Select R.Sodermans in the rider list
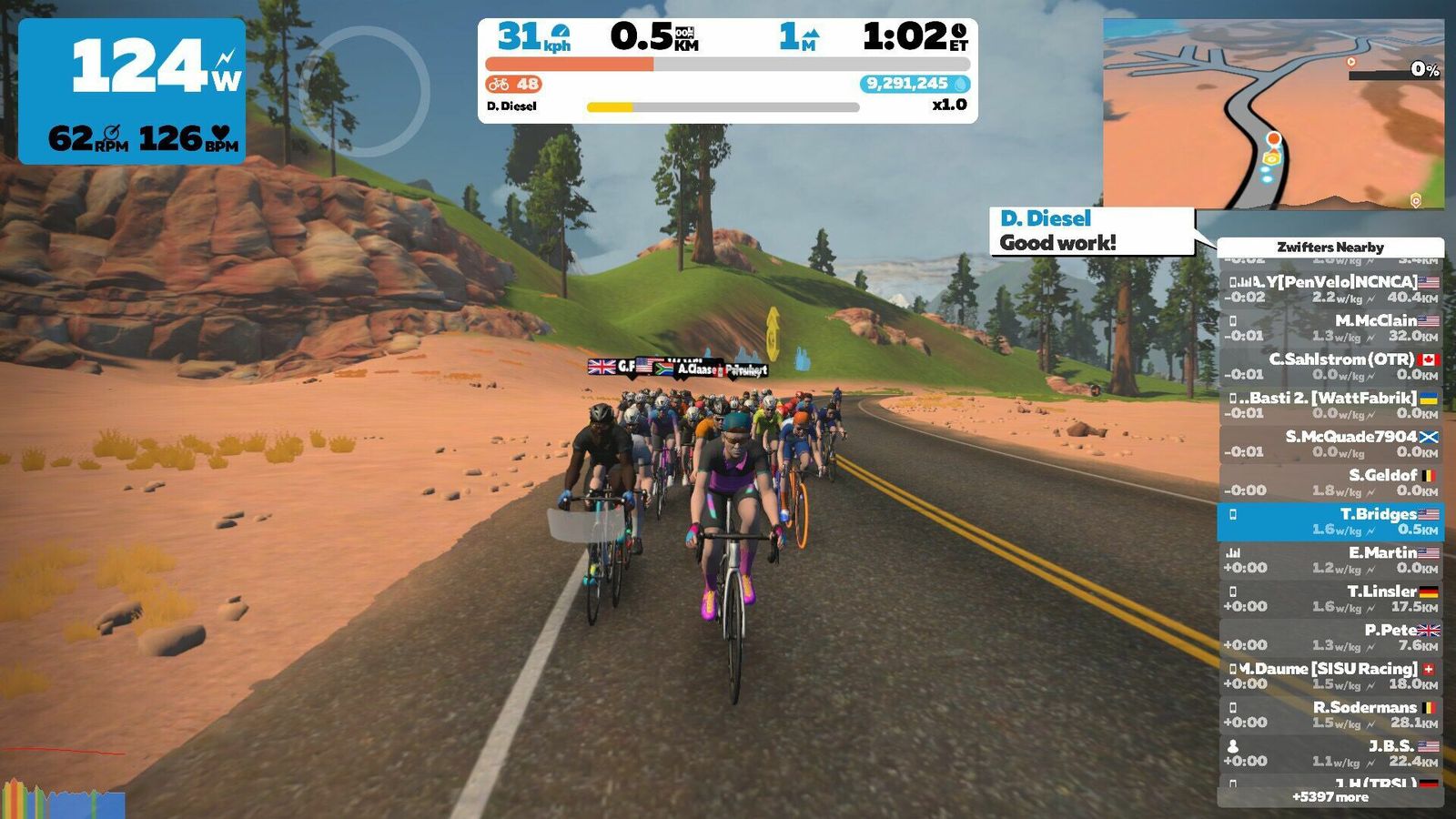The image size is (1456, 819). pos(1330,714)
